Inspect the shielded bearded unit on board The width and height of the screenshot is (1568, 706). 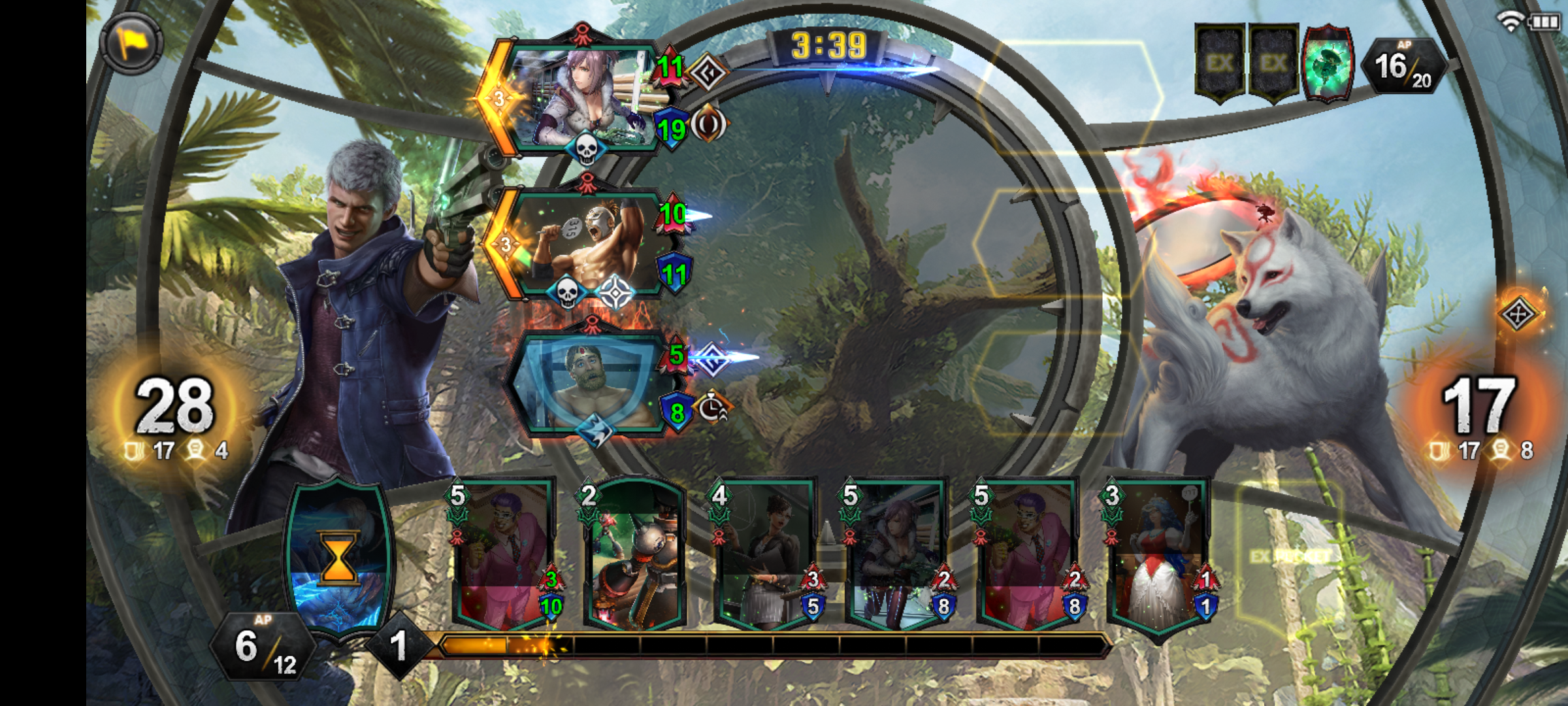click(x=588, y=386)
